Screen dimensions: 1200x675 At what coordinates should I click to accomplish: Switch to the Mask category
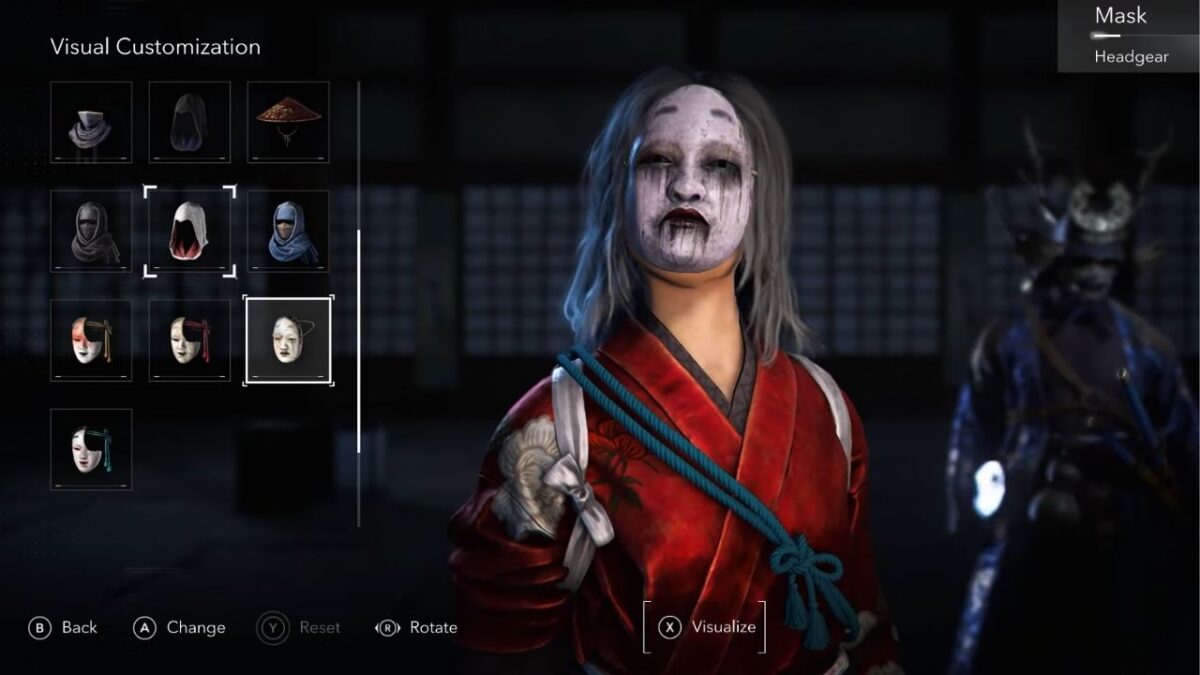coord(1120,16)
